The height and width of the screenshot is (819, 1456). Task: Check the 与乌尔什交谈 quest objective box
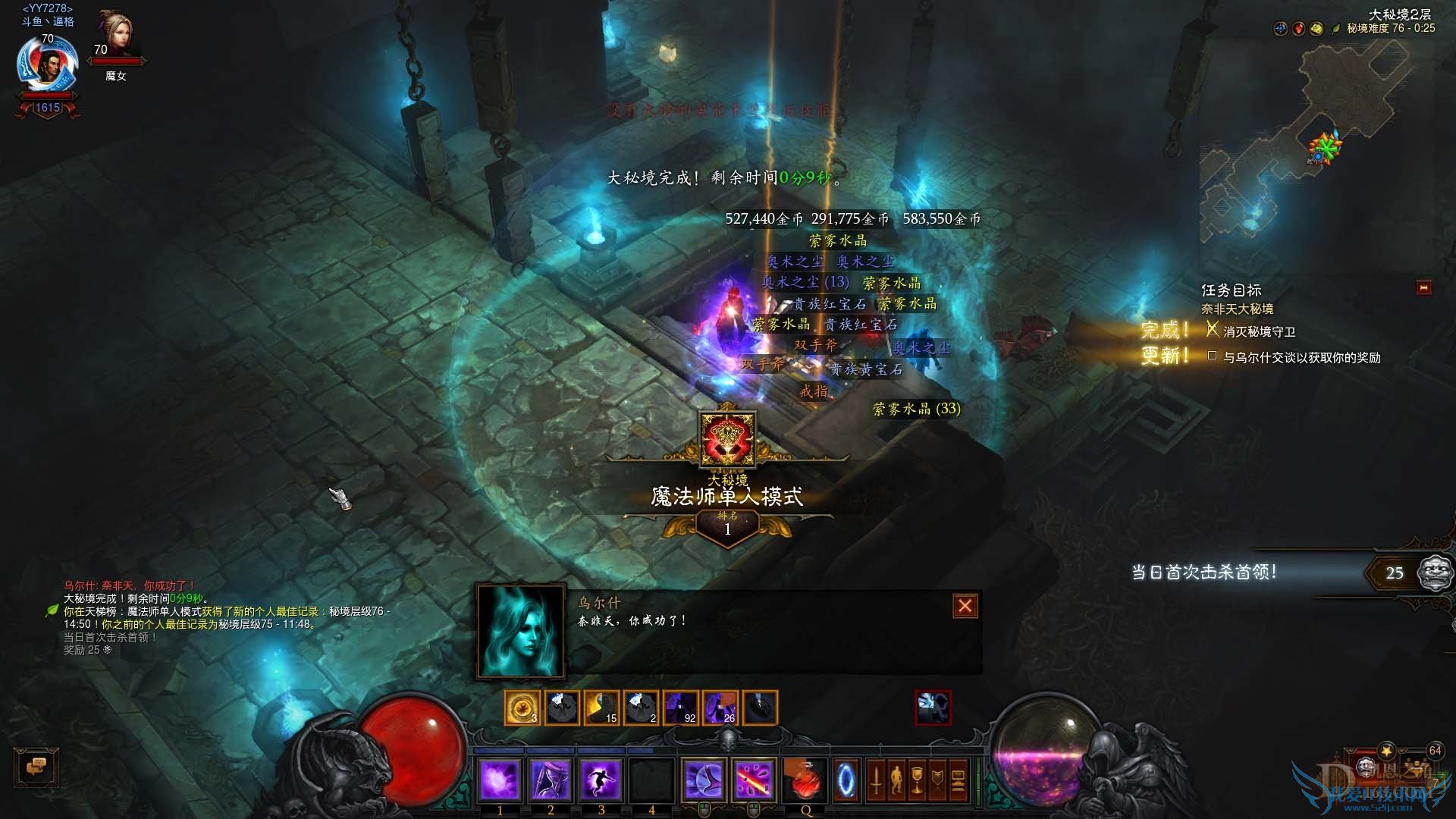(x=1213, y=356)
